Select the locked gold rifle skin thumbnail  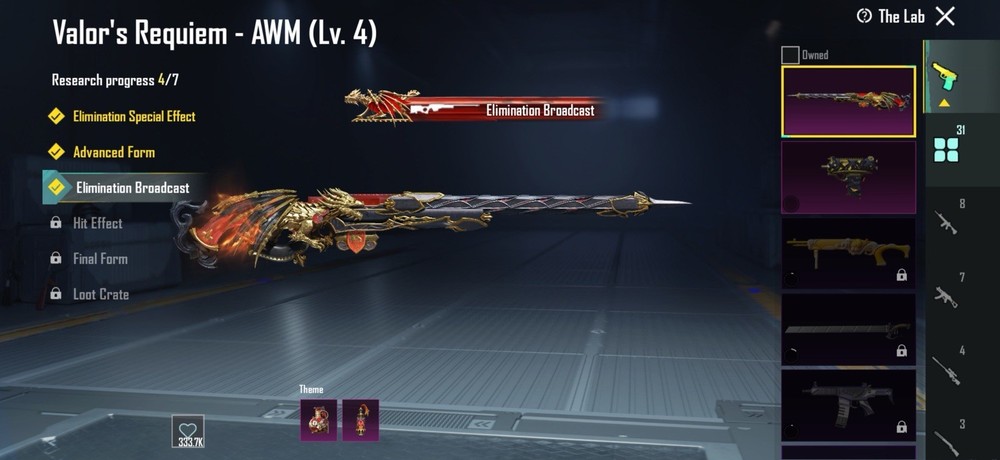click(848, 254)
